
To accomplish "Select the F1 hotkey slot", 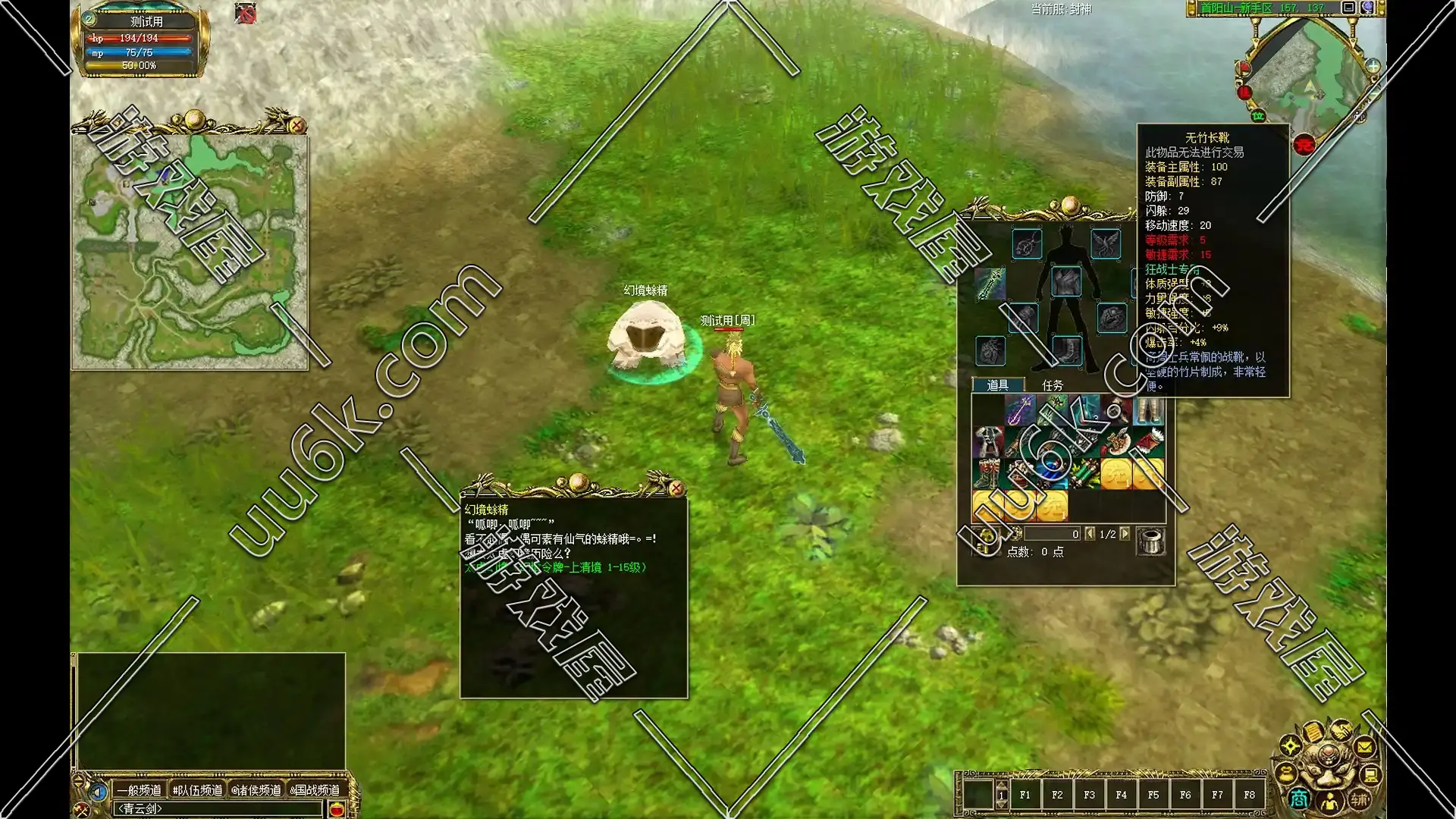I will tap(1025, 795).
